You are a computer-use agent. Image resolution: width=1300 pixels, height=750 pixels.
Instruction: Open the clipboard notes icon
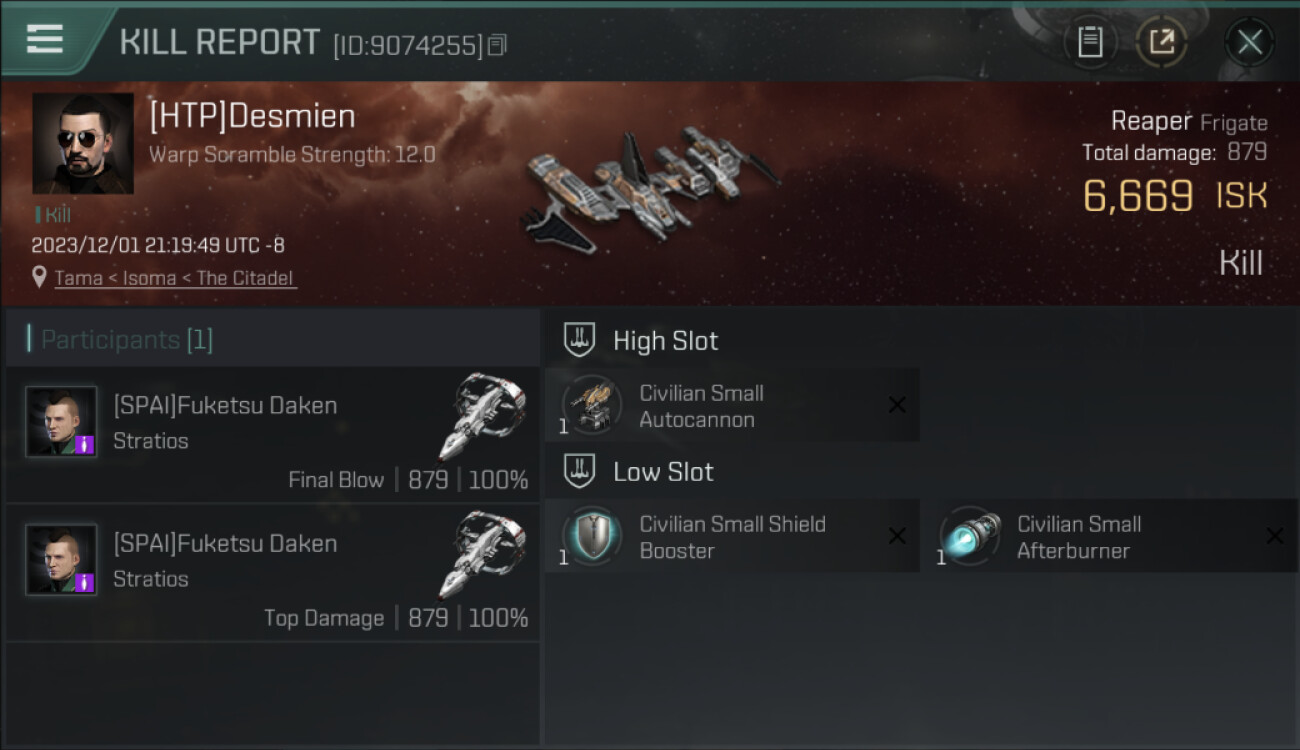click(1090, 42)
